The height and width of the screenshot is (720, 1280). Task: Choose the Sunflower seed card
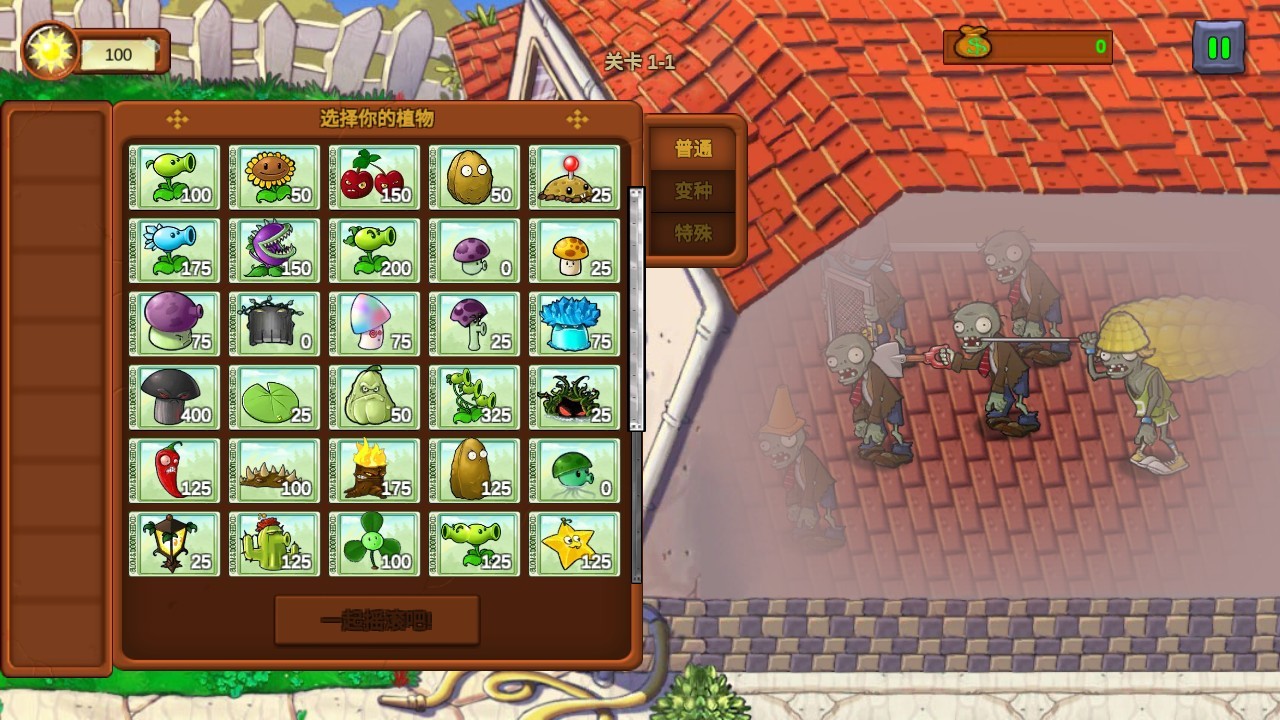274,177
